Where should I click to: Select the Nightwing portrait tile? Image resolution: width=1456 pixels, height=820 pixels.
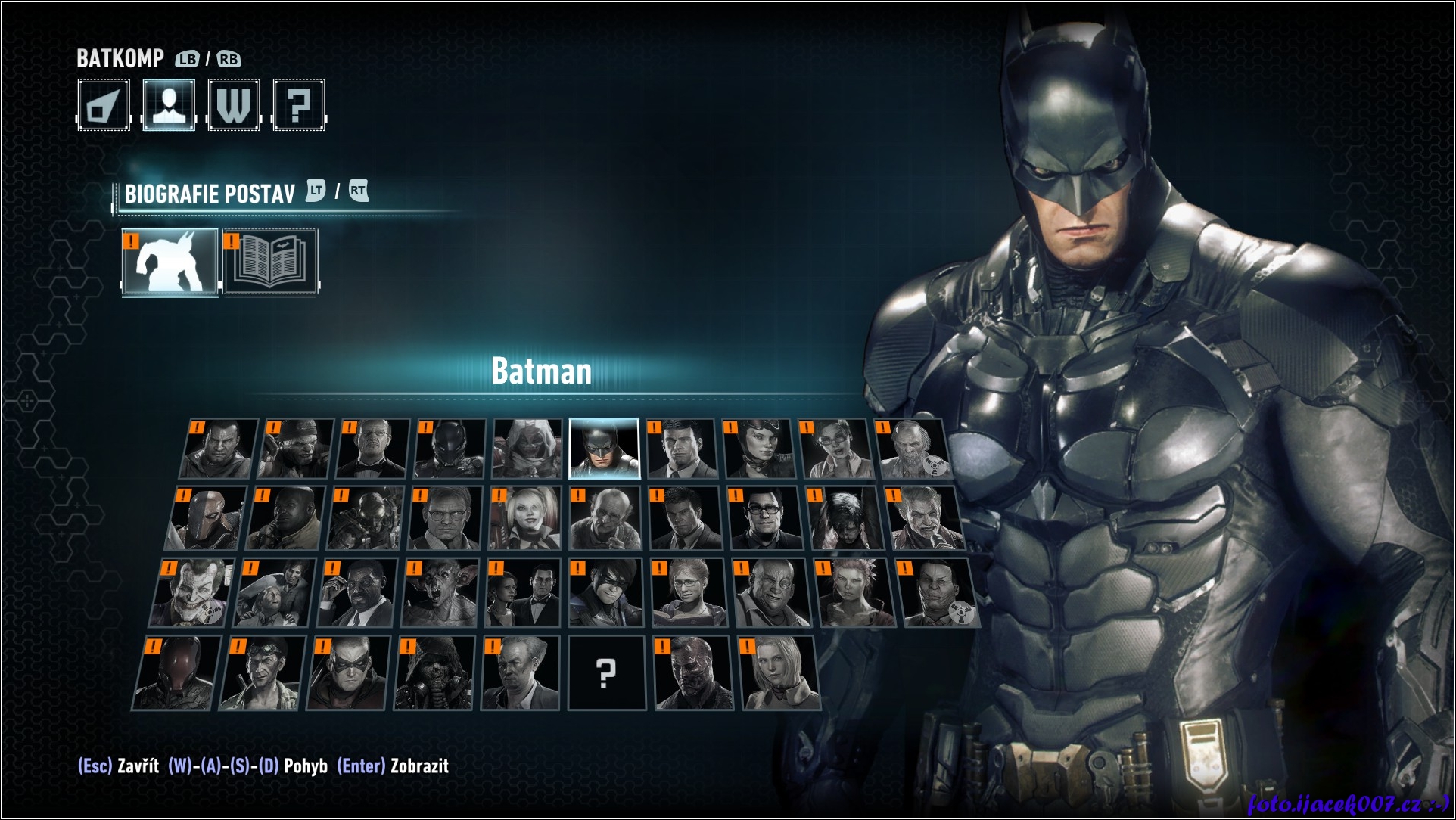605,593
